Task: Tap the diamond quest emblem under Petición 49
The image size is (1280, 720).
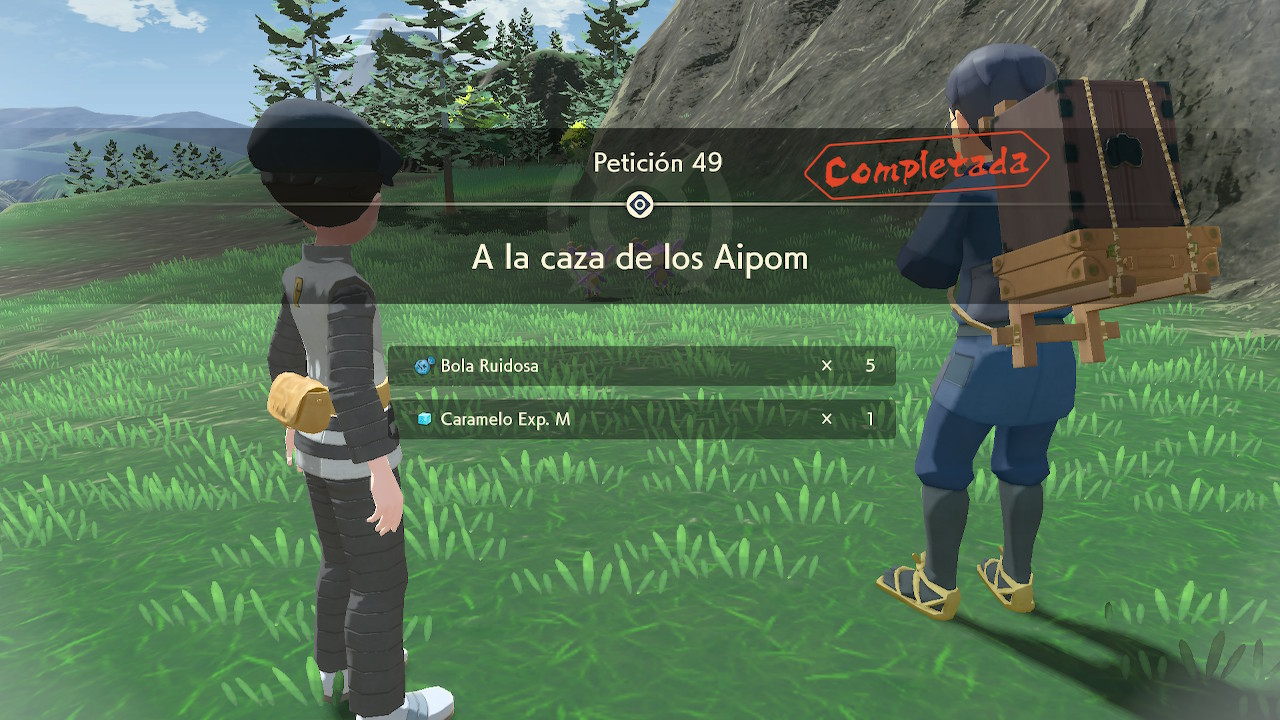Action: click(640, 204)
